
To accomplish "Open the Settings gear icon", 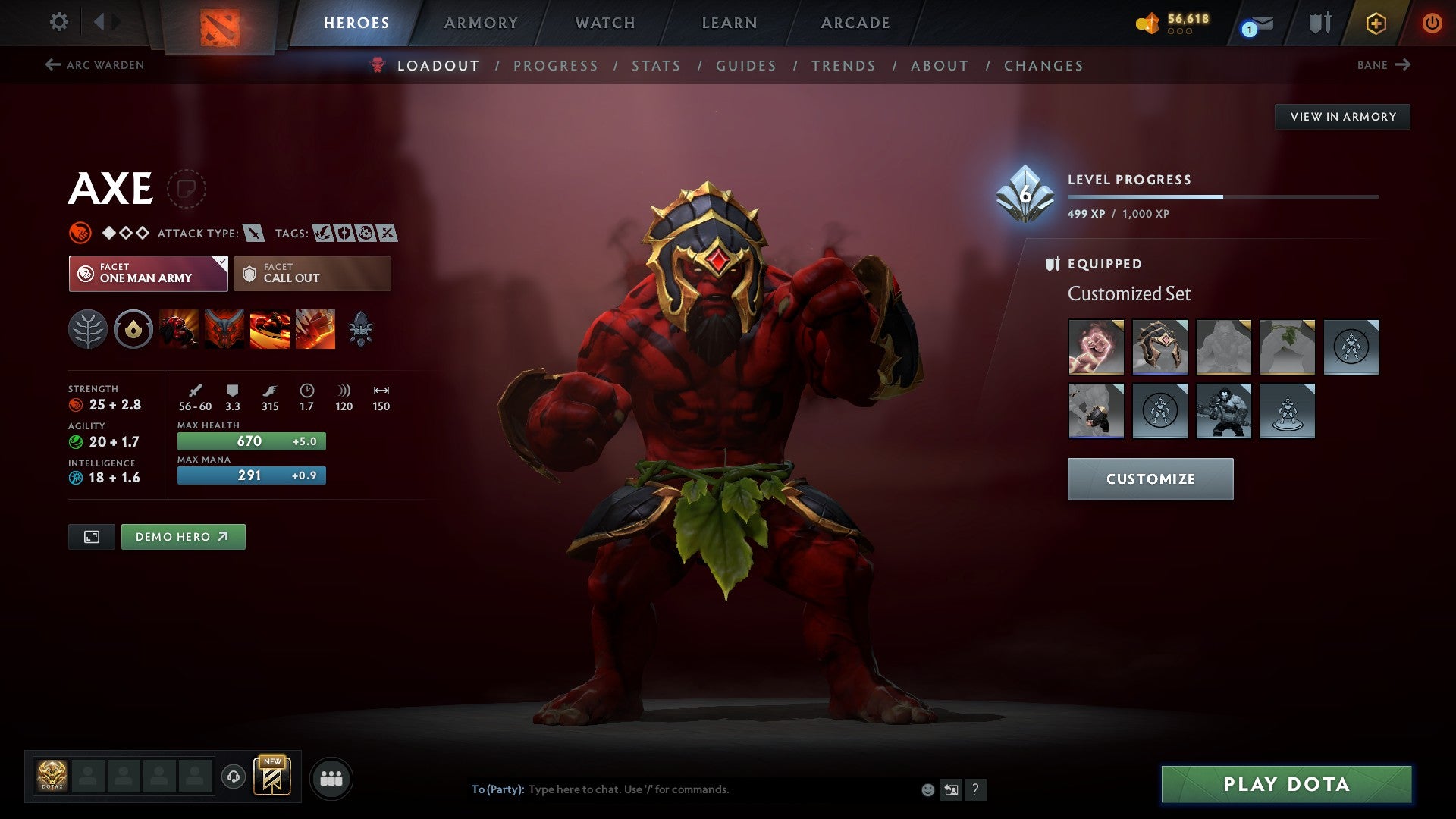I will [x=58, y=22].
